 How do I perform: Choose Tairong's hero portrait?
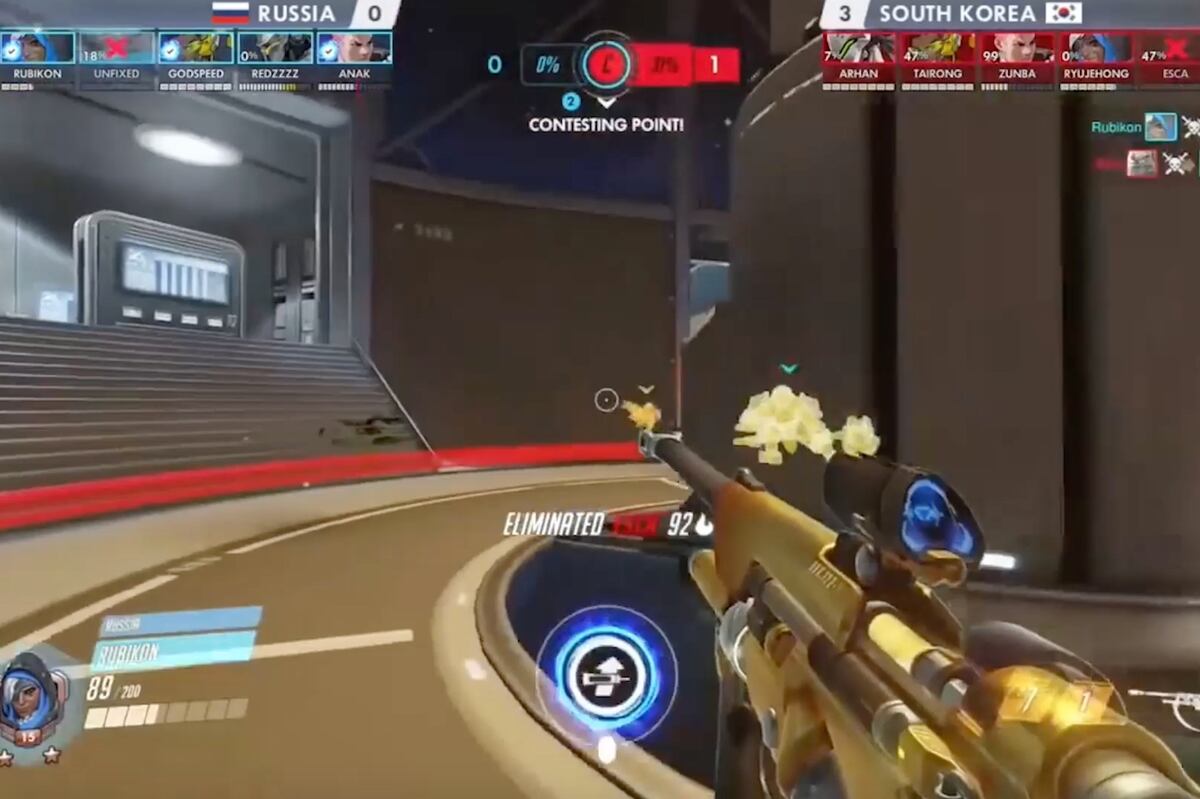click(x=937, y=48)
